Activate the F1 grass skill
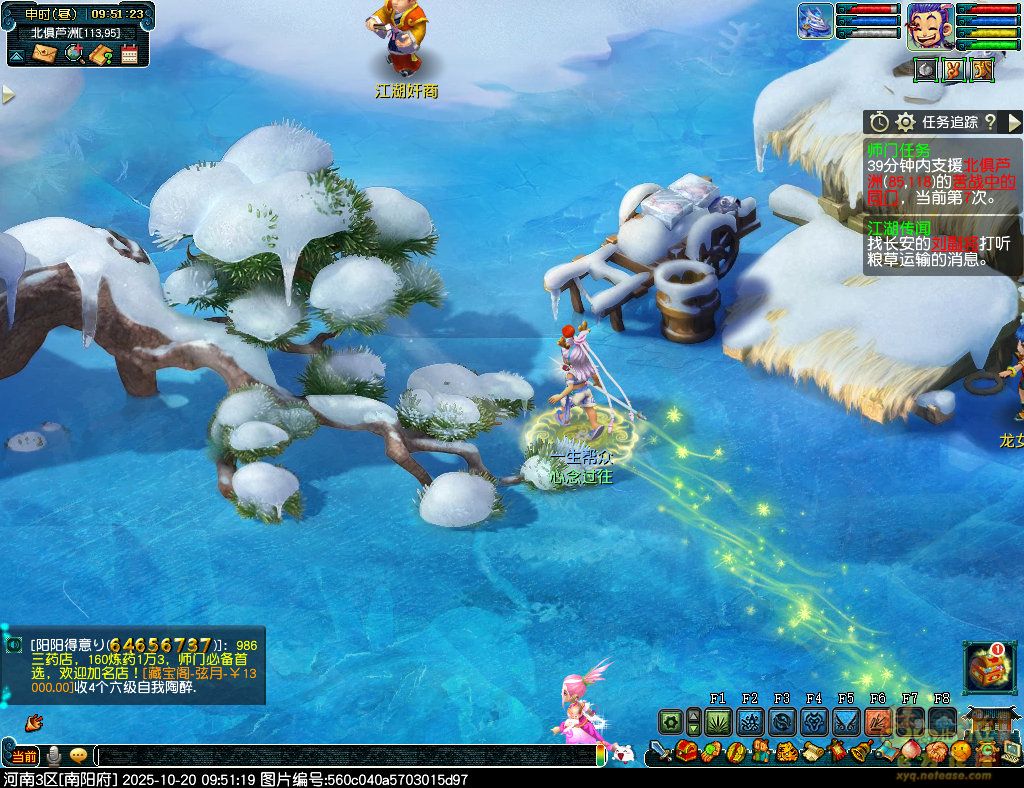The width and height of the screenshot is (1024, 788). (718, 721)
